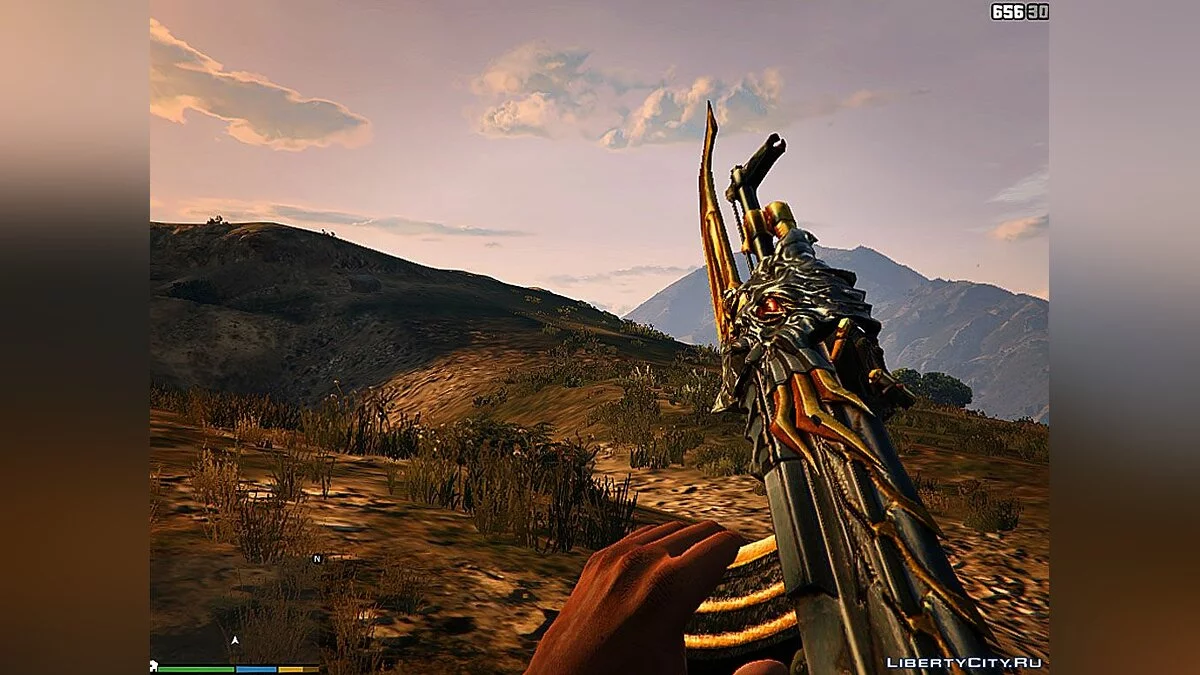
Task: Select the player arrow on the minimap
Action: (235, 640)
